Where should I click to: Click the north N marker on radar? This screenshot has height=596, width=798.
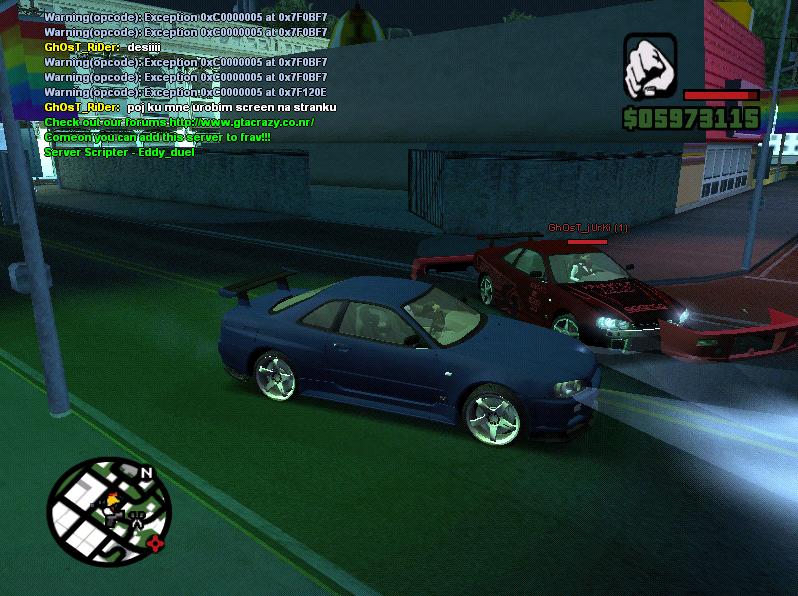146,473
